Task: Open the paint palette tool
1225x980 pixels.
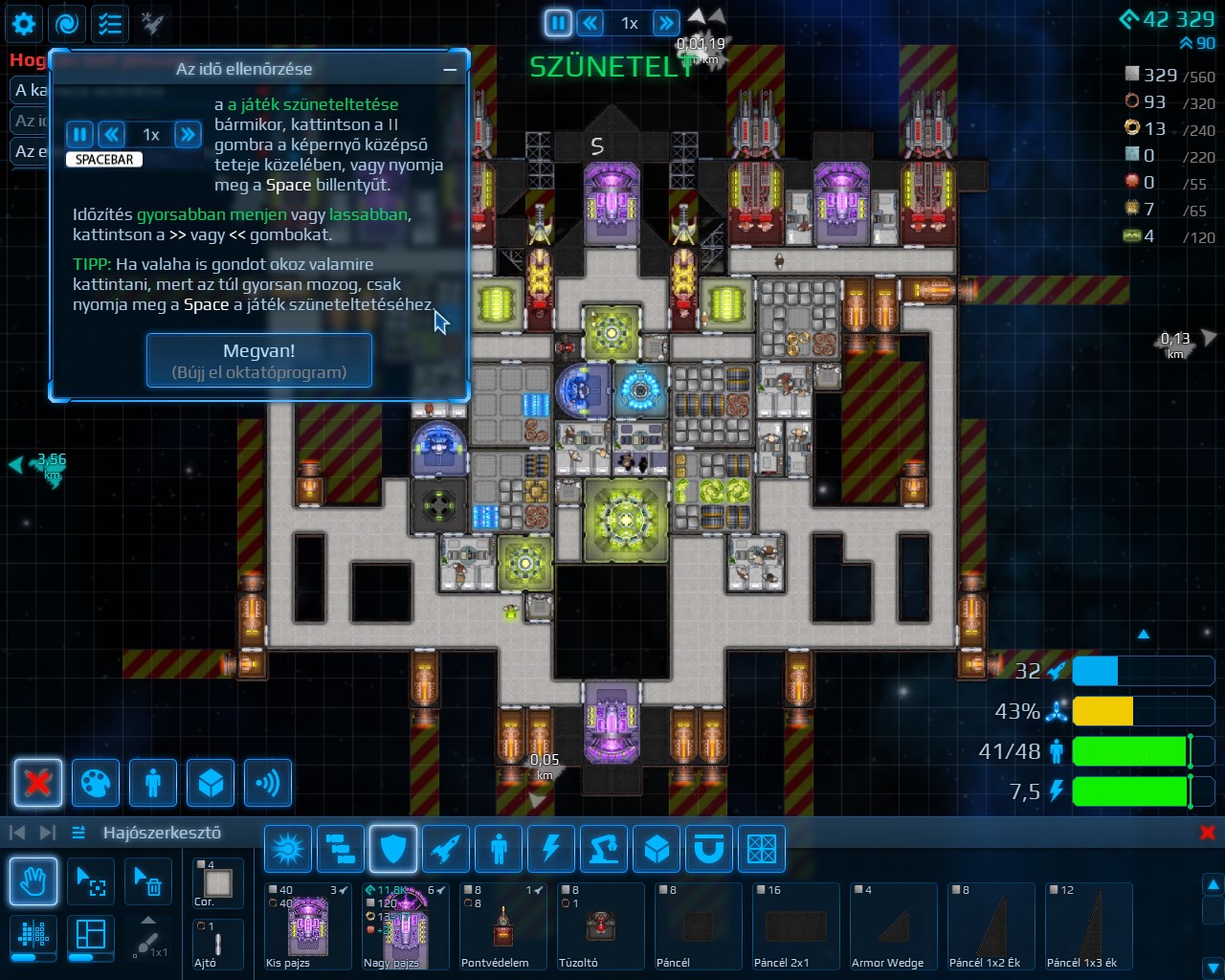Action: (96, 783)
